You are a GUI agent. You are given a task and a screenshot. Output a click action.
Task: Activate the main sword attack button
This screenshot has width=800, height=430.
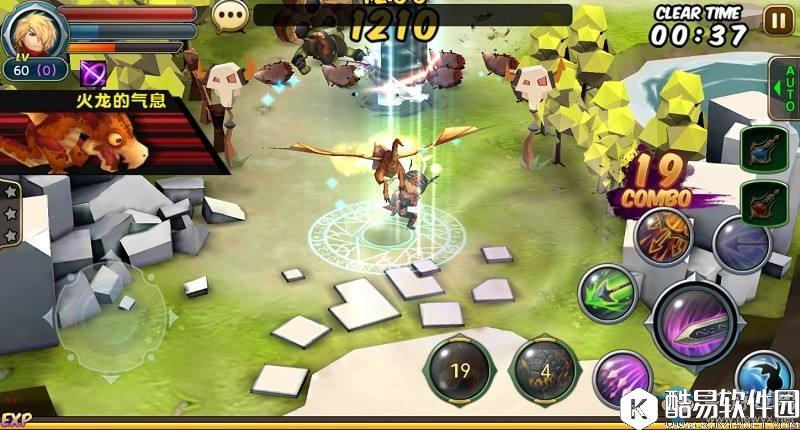[697, 322]
